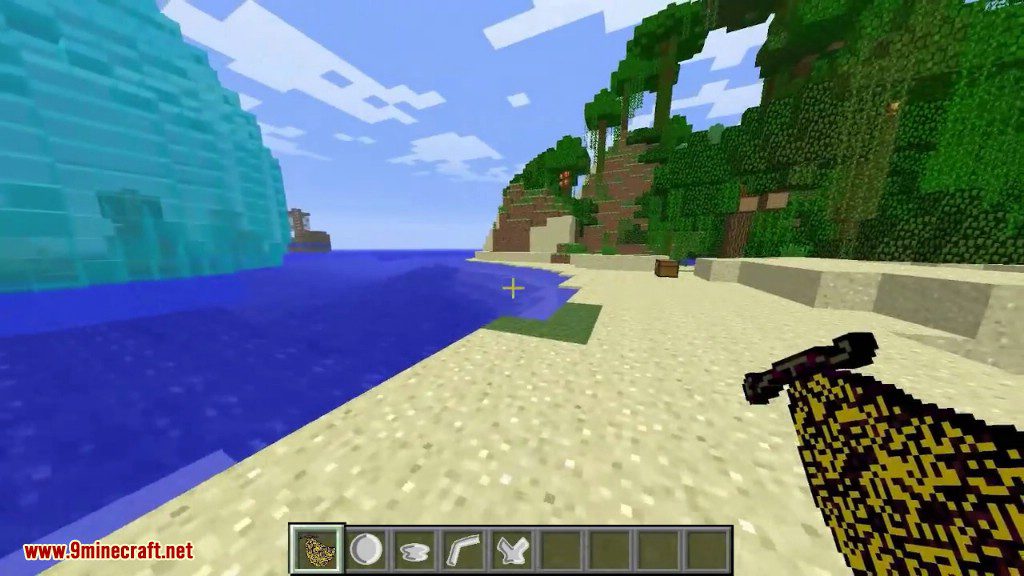This screenshot has width=1024, height=576.
Task: Select the yellow speckled fish hotbar slot
Action: [x=318, y=549]
